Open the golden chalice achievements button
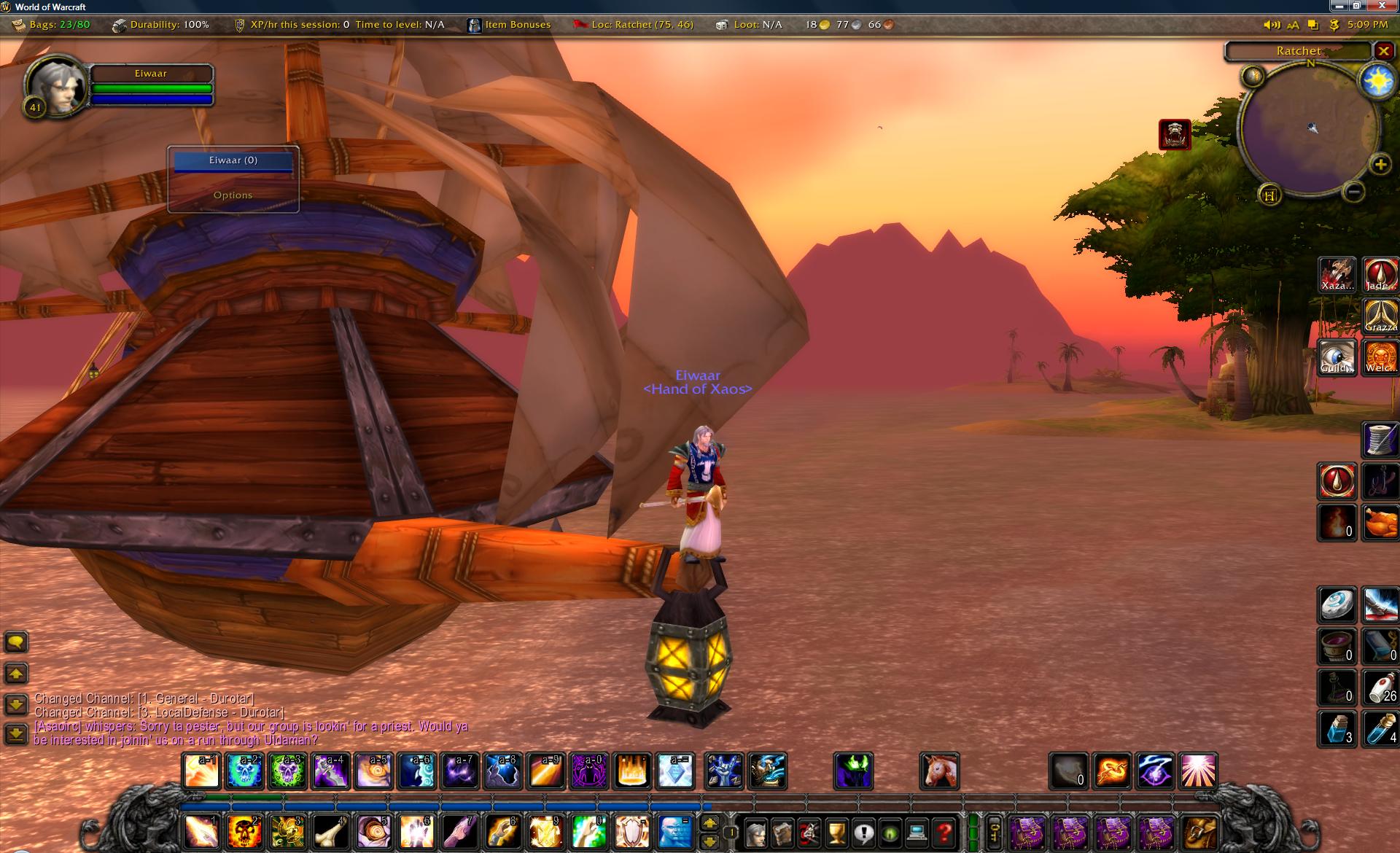 [x=837, y=832]
